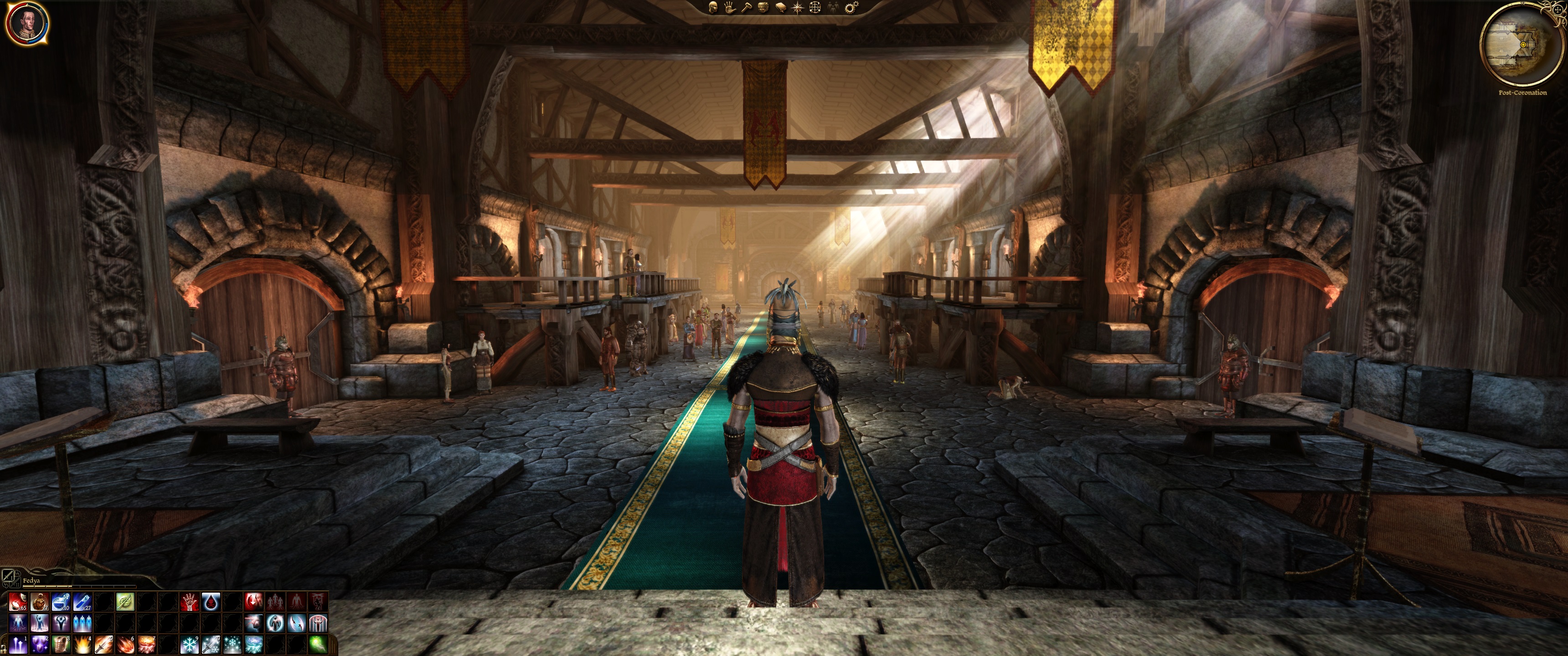Open the options gears icon

pos(851,7)
